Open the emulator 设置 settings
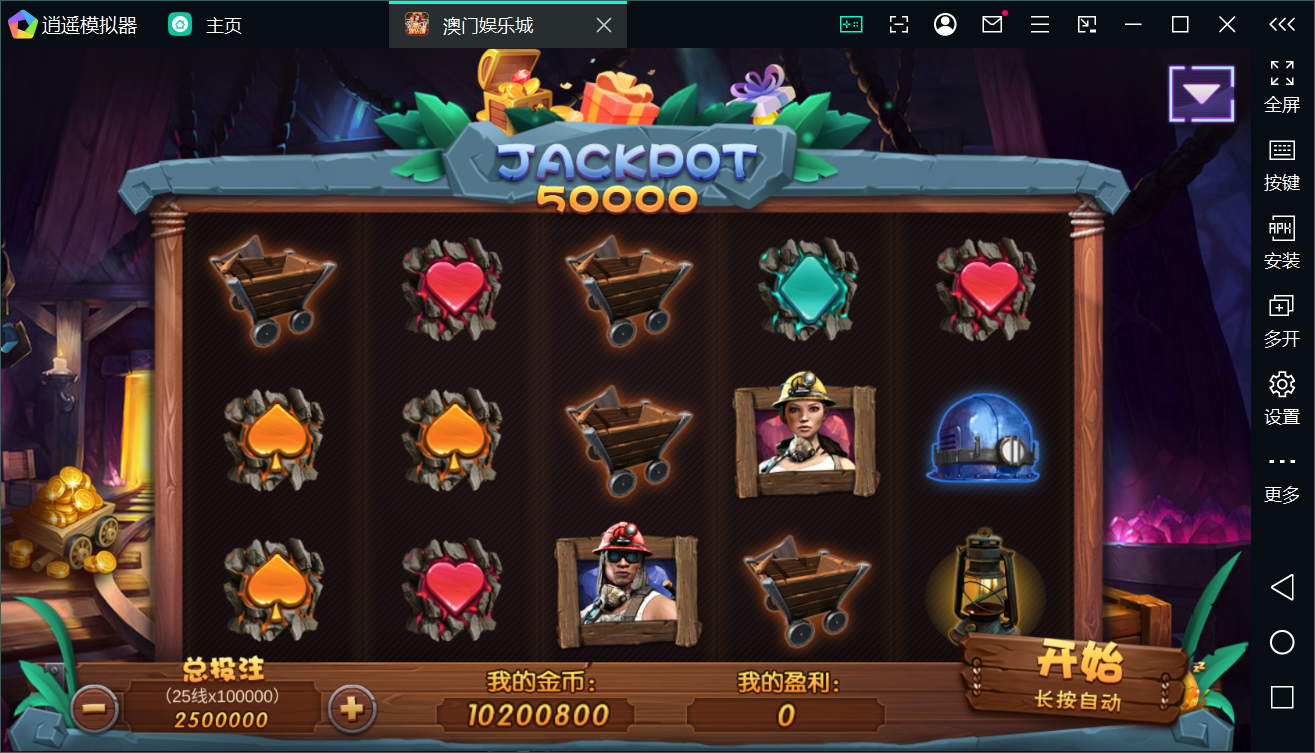 (1282, 398)
